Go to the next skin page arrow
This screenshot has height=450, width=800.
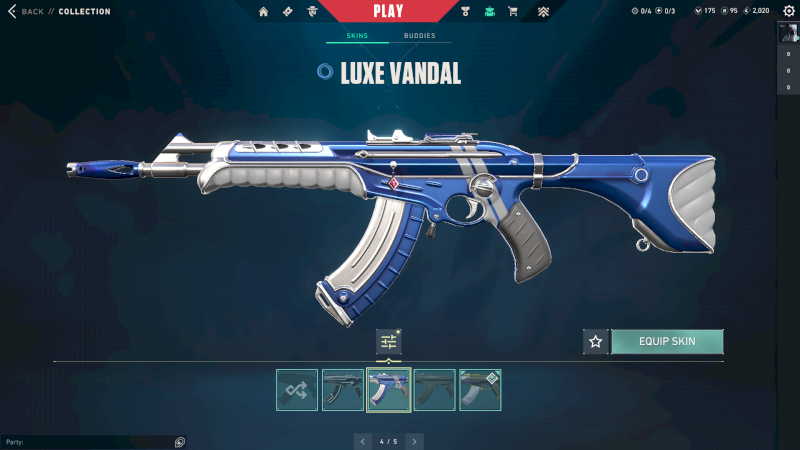pos(415,441)
